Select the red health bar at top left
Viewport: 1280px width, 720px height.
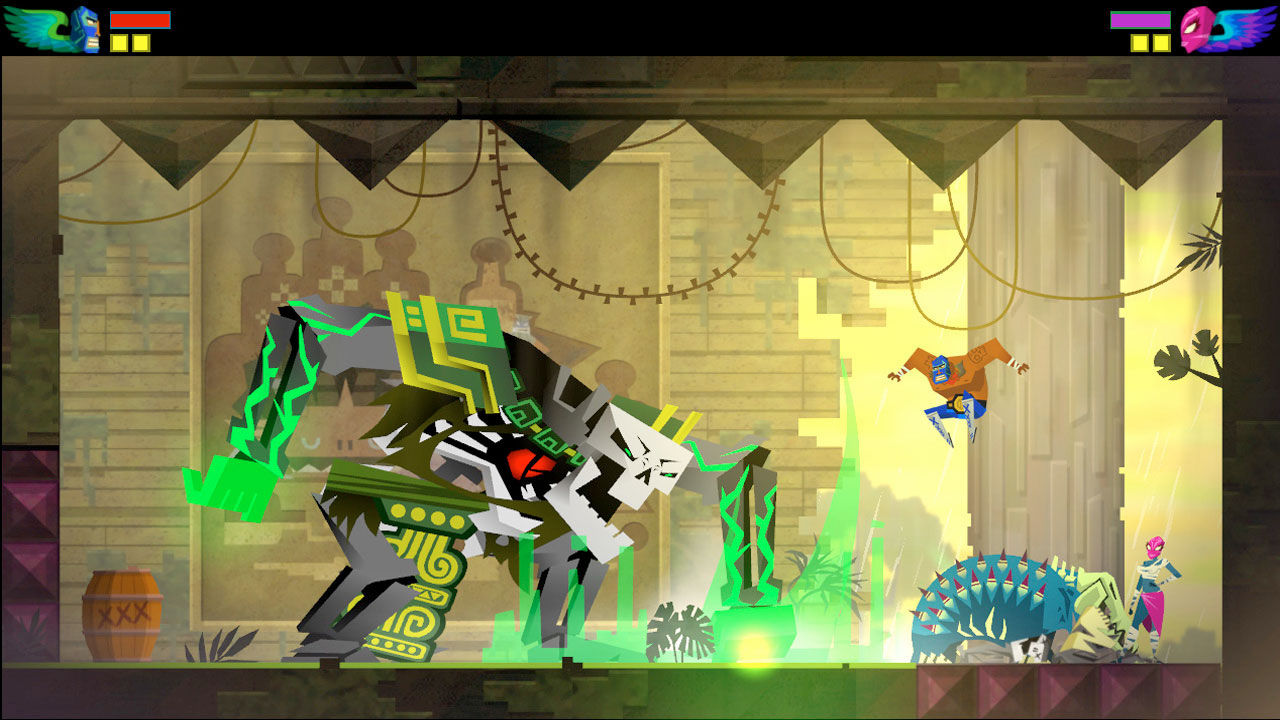point(140,18)
